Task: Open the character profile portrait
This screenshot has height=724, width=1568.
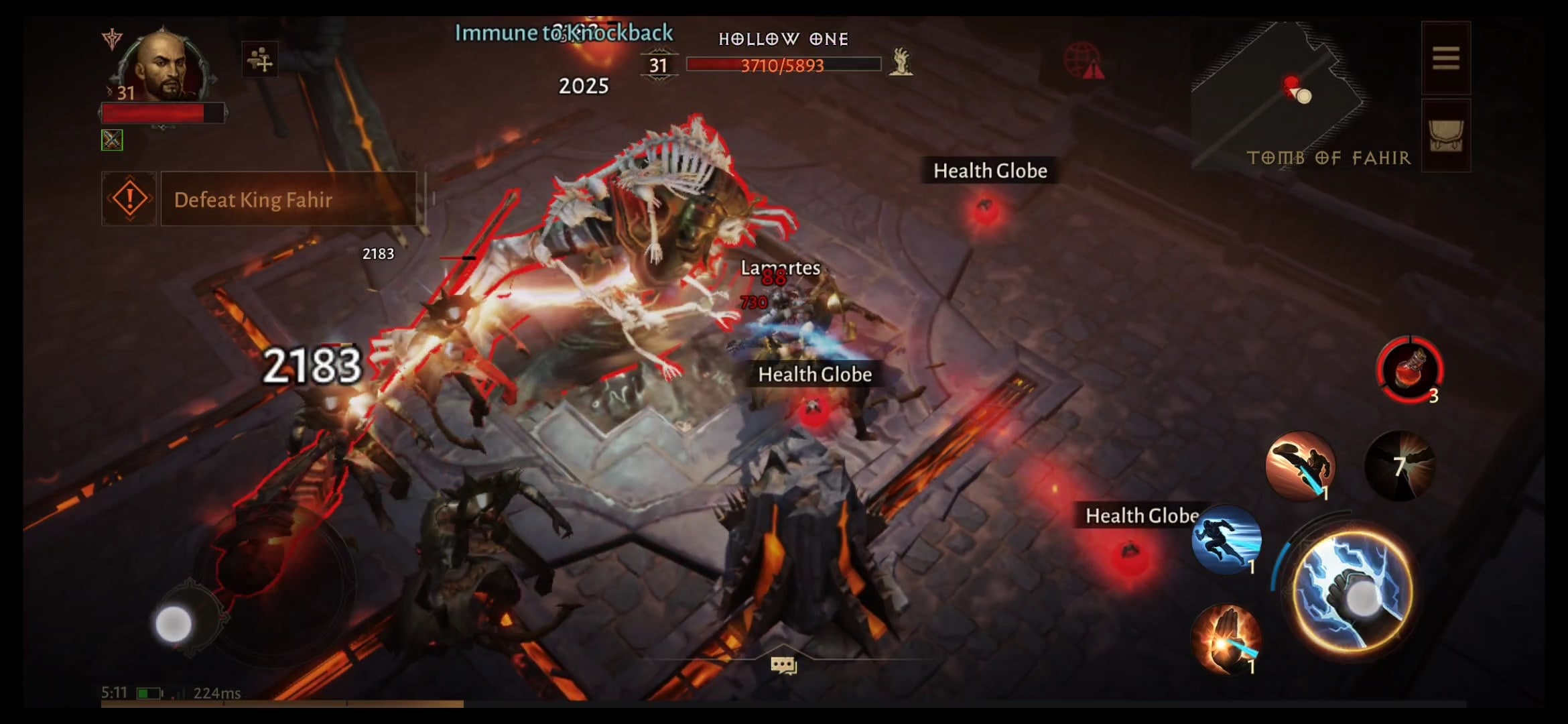Action: (164, 64)
